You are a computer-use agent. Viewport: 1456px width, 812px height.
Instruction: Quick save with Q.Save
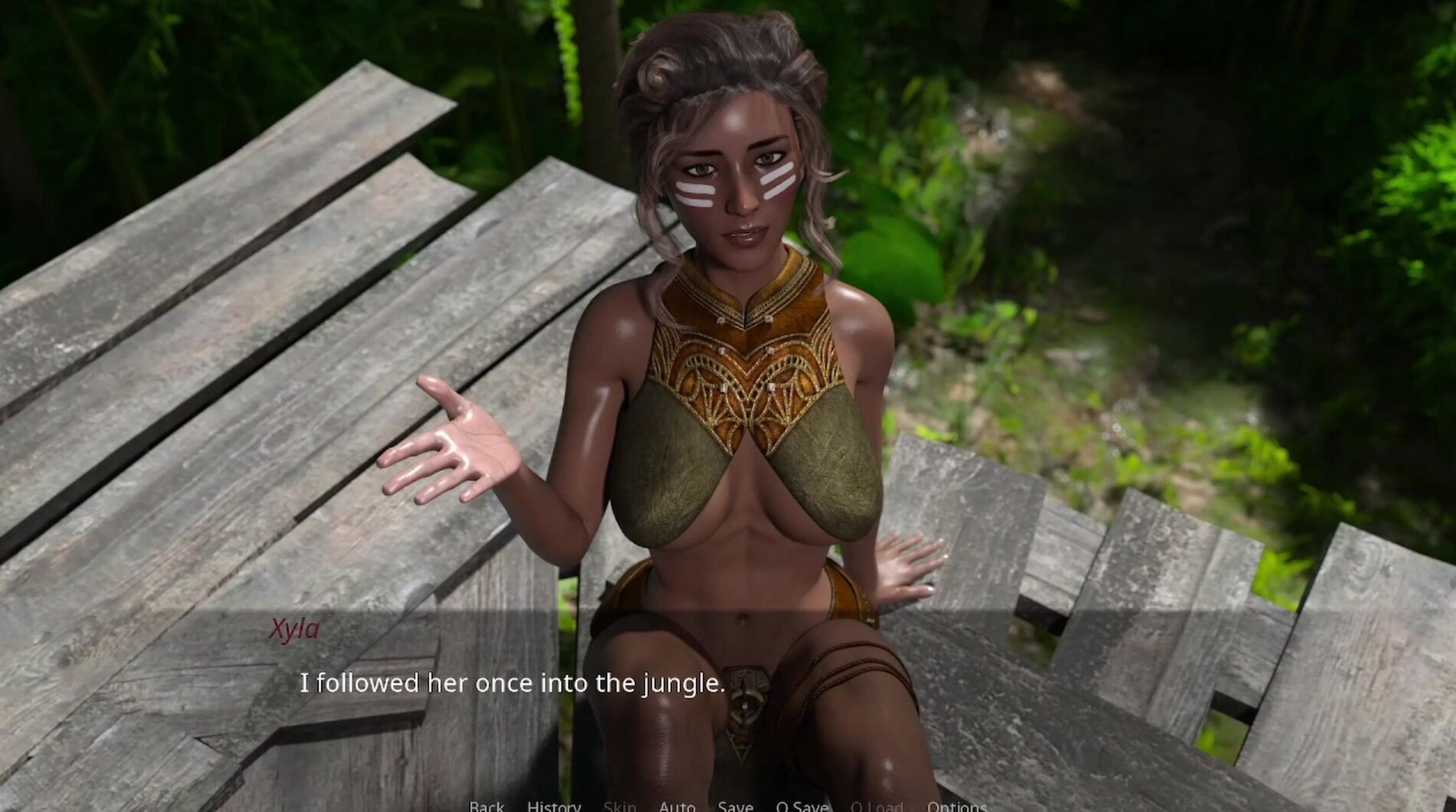coord(802,806)
